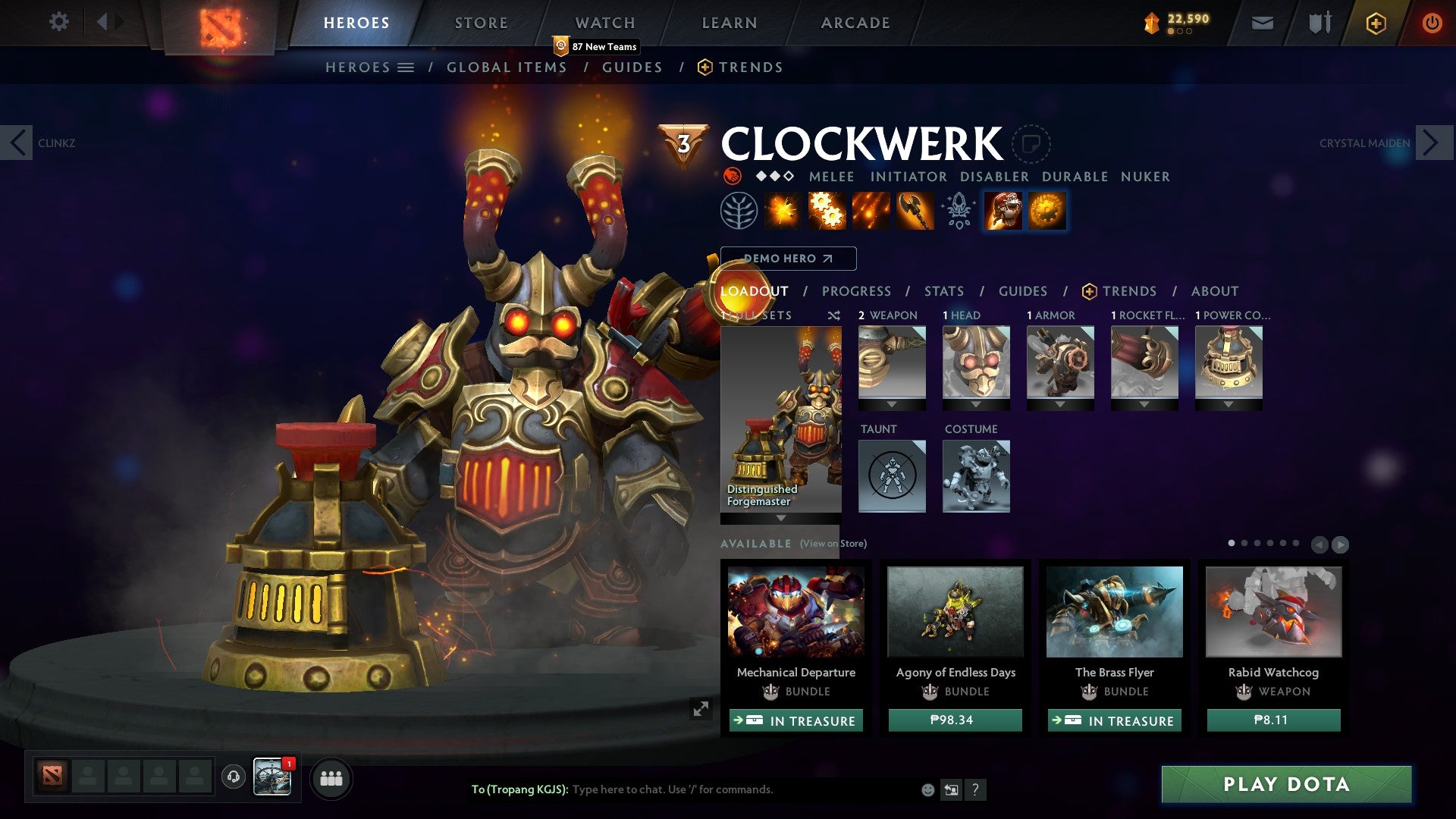Open the Dota Plus hexagon icon
This screenshot has height=819, width=1456.
click(x=1378, y=23)
